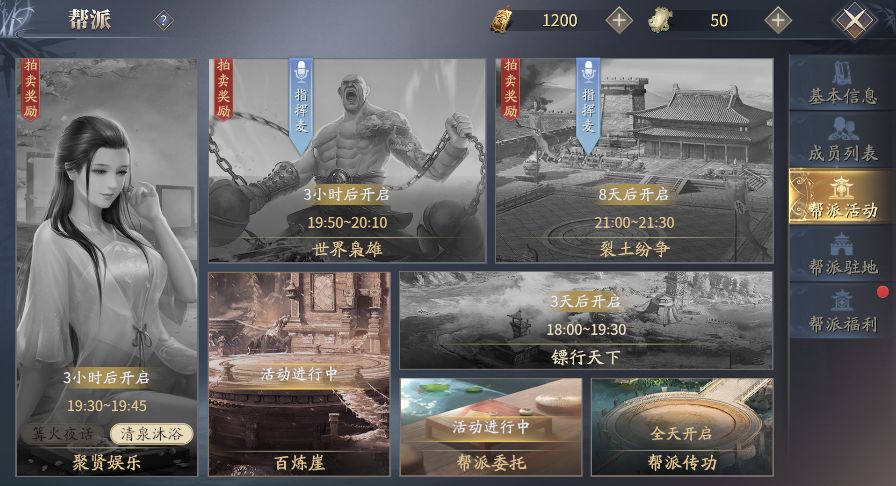Open the help question mark icon
Viewport: 896px width, 486px height.
tap(162, 20)
